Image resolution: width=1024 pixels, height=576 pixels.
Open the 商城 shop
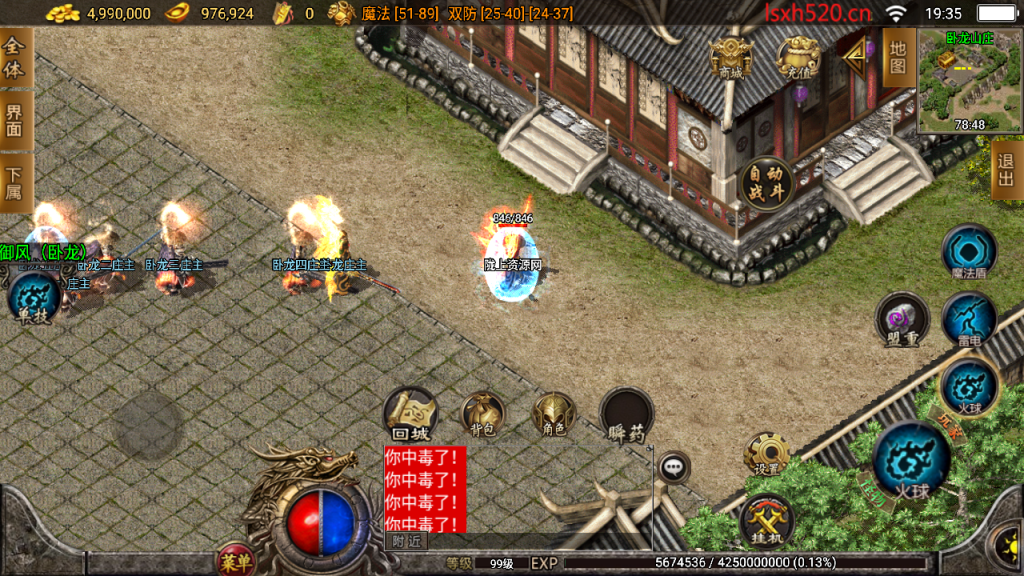point(731,57)
